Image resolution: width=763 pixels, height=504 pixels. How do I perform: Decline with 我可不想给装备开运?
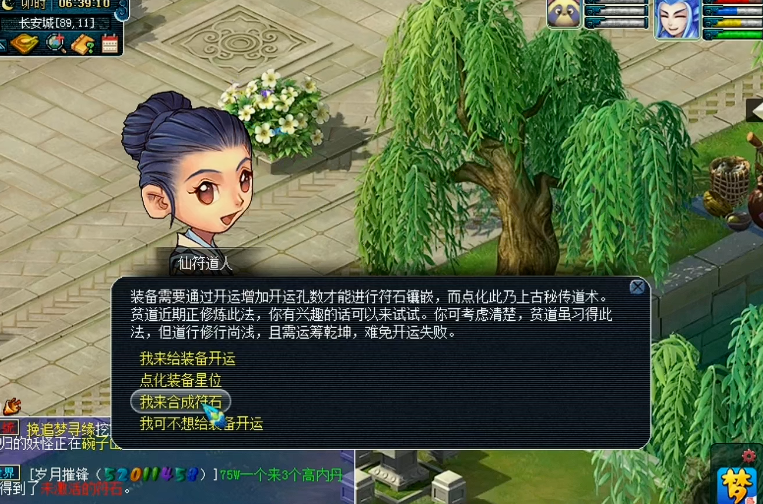click(201, 424)
